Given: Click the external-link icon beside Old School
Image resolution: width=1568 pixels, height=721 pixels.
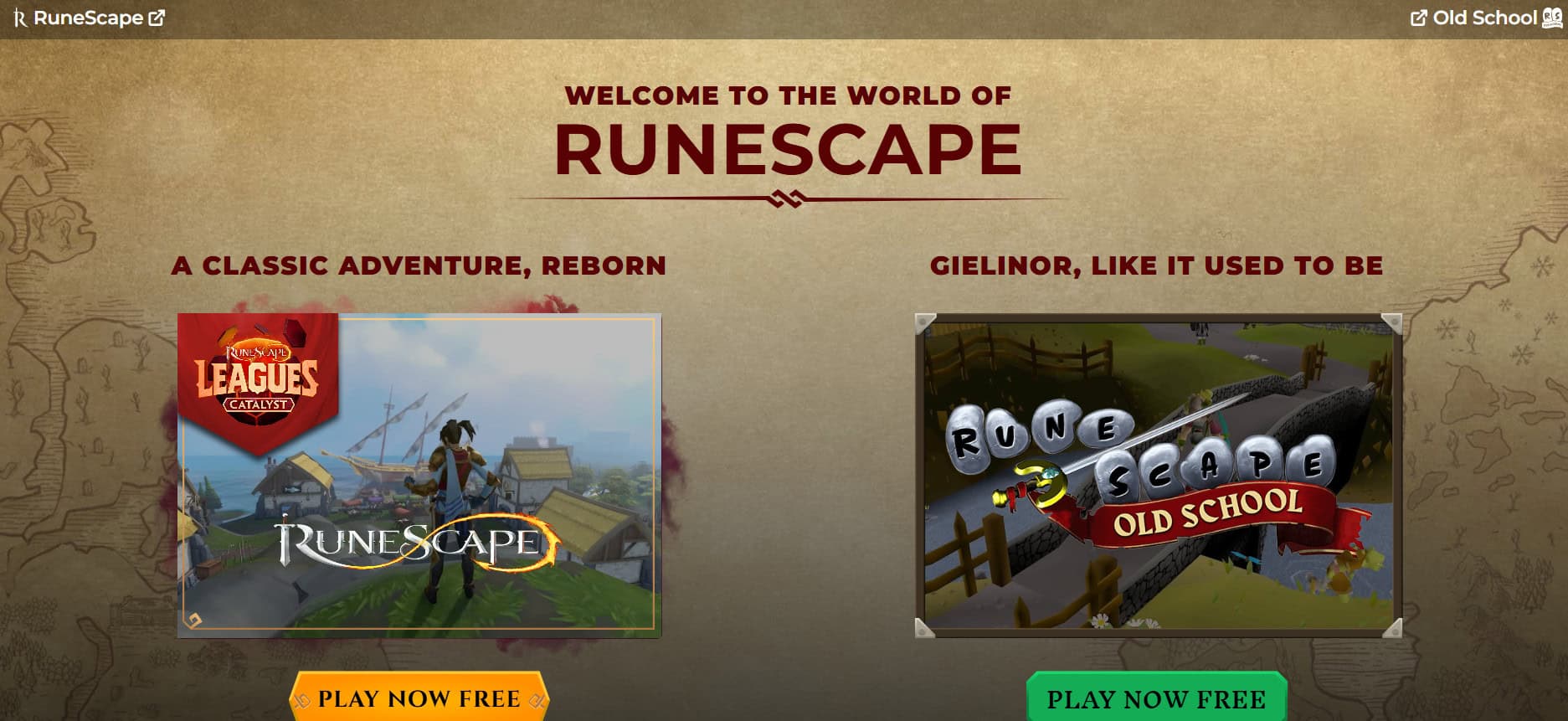Looking at the screenshot, I should [1418, 15].
